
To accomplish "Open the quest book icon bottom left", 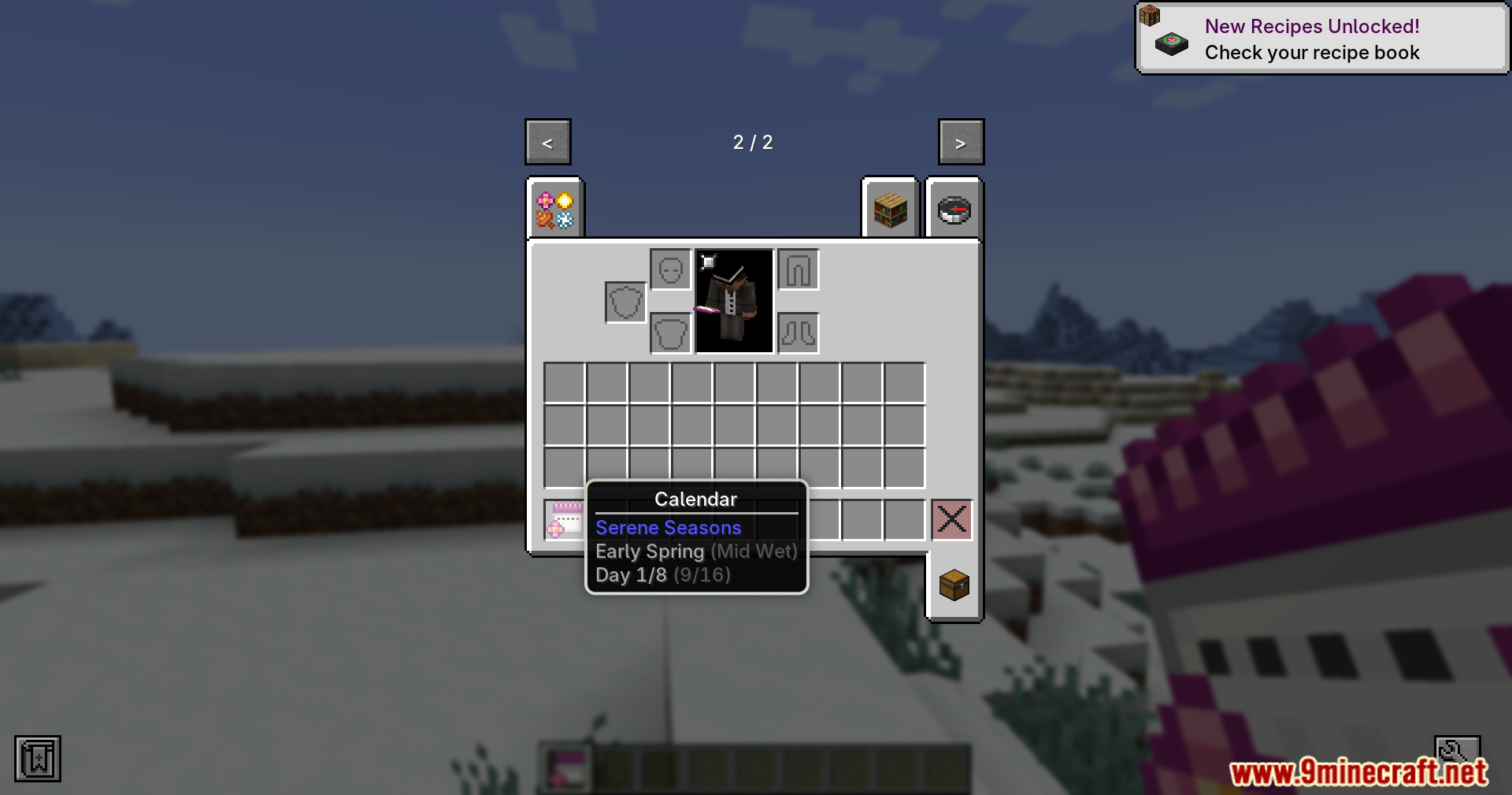I will point(36,758).
